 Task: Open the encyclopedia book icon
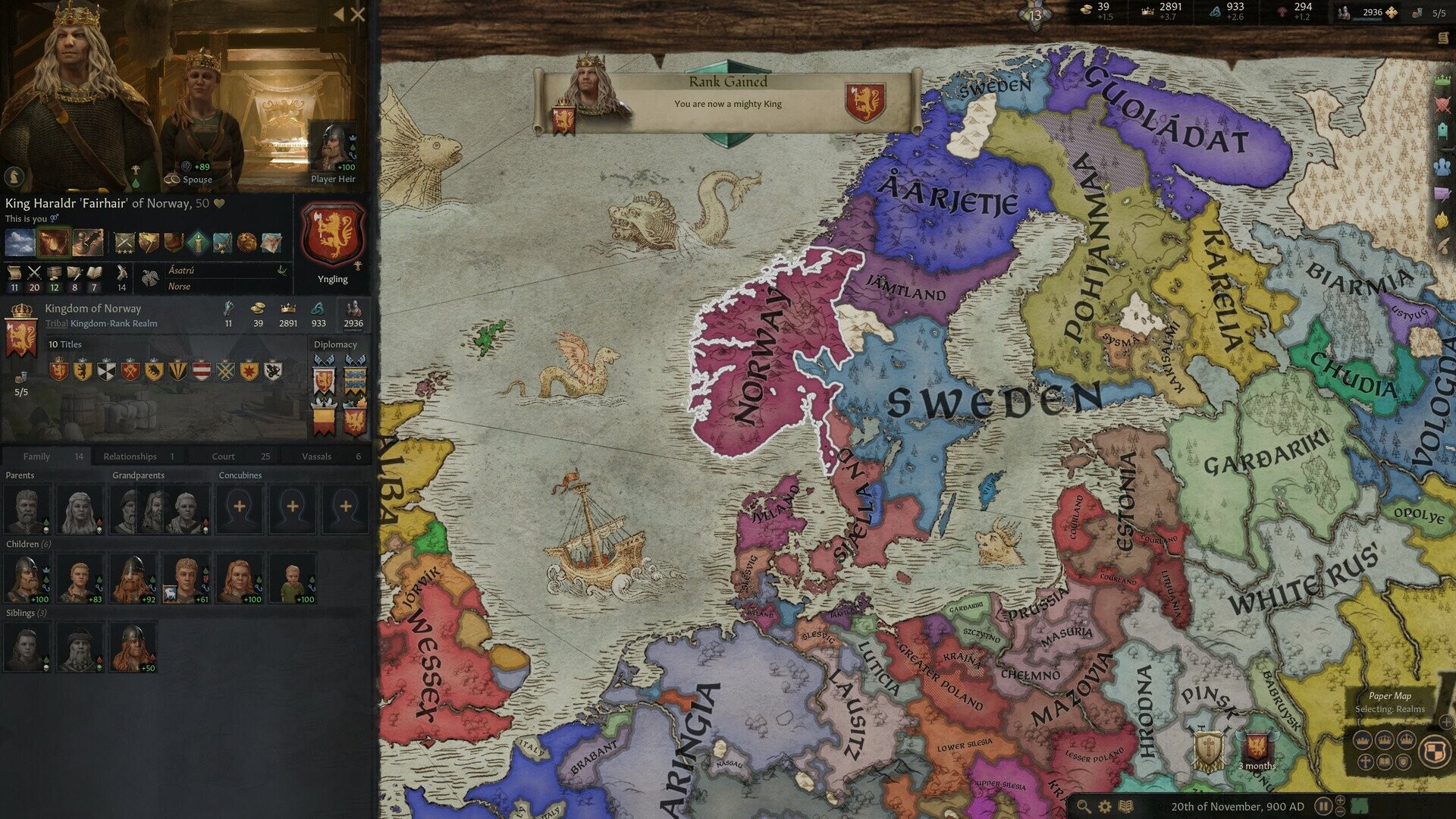point(1127,807)
